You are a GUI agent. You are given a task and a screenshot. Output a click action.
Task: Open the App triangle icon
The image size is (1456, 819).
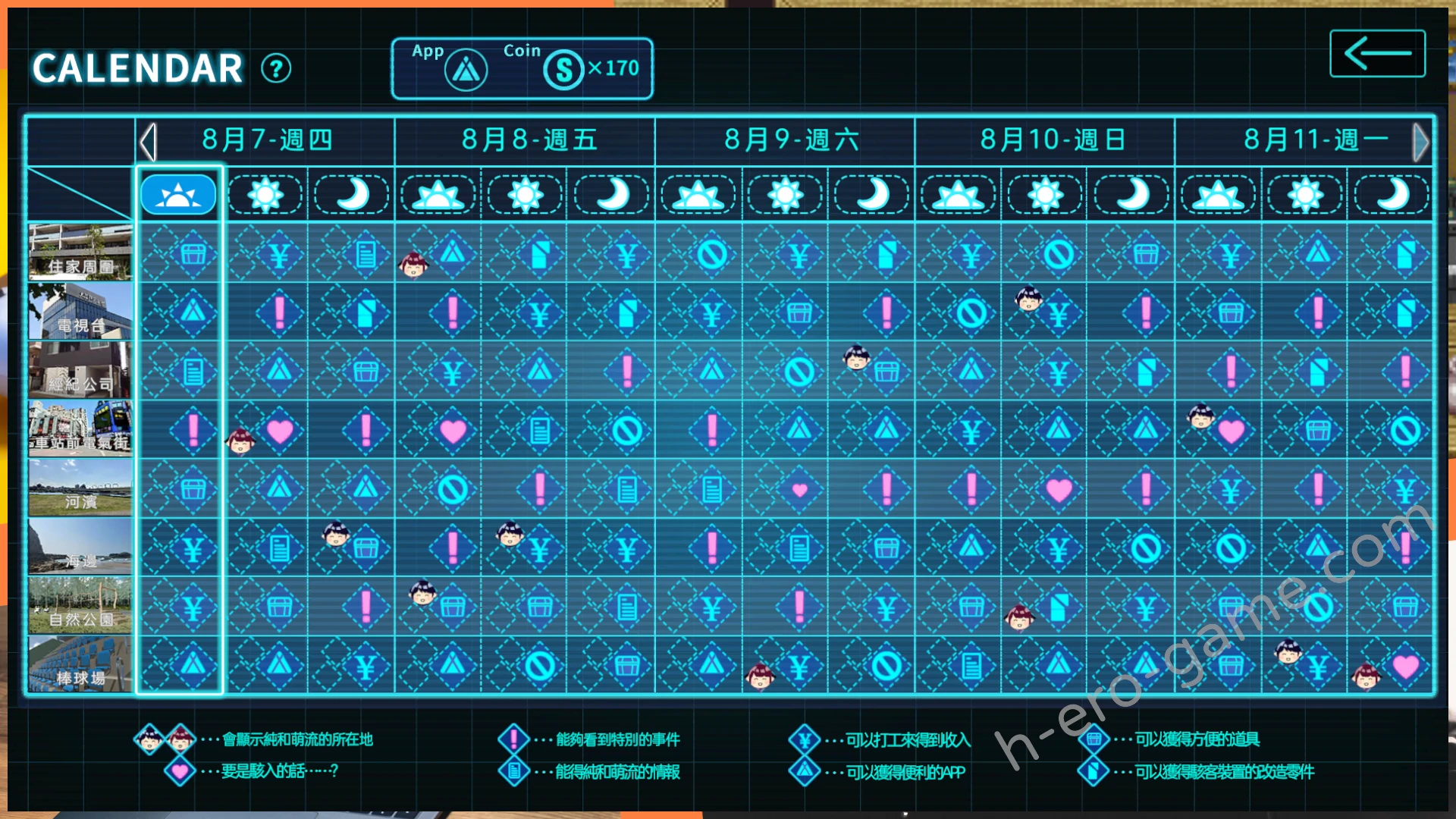click(466, 71)
